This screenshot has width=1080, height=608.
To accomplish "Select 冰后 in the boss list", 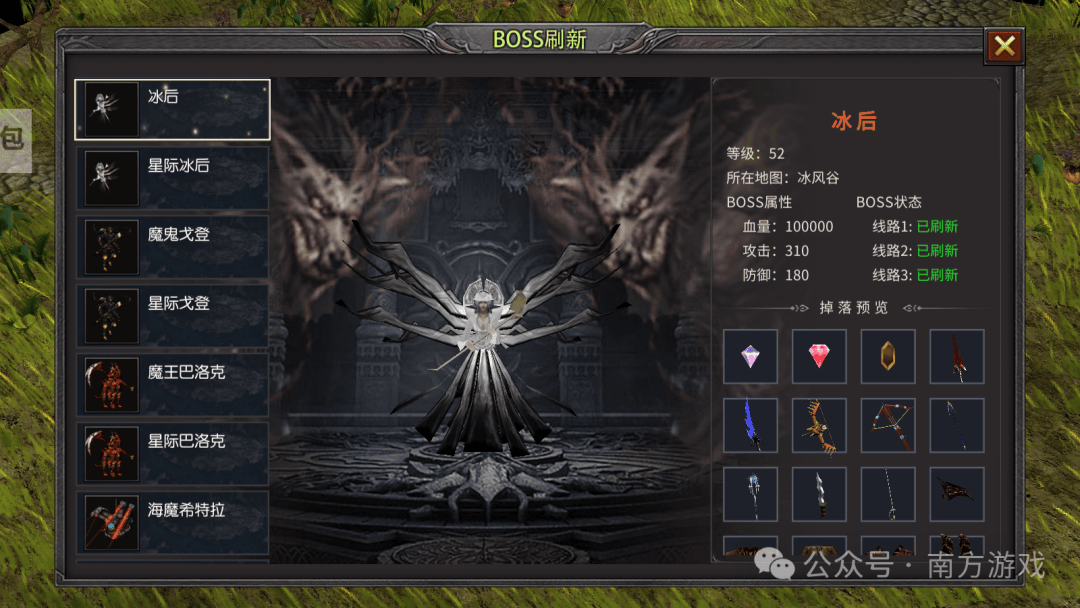I will pos(172,109).
